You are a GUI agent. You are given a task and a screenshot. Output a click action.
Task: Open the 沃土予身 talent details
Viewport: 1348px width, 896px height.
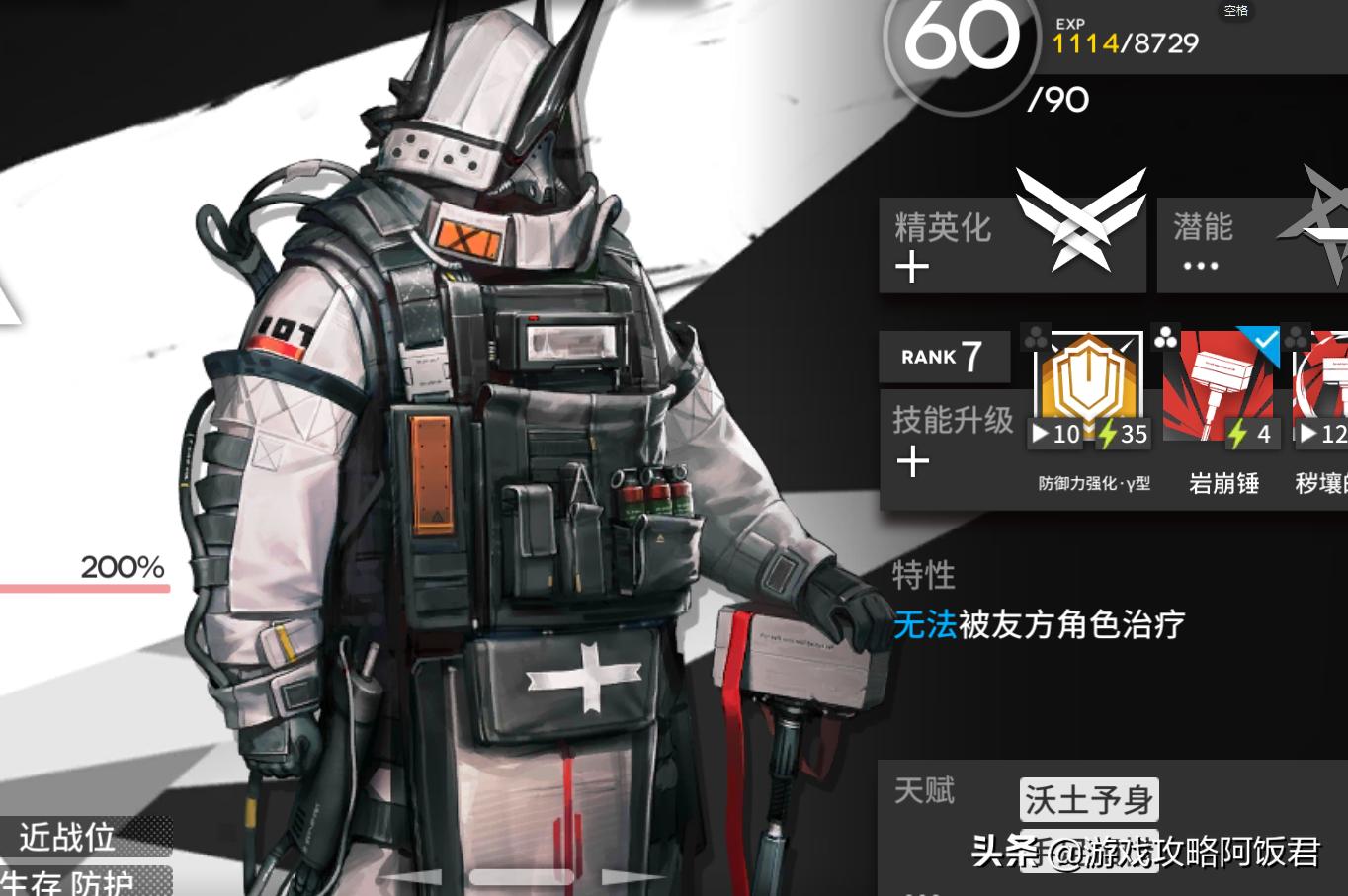pyautogui.click(x=1087, y=798)
